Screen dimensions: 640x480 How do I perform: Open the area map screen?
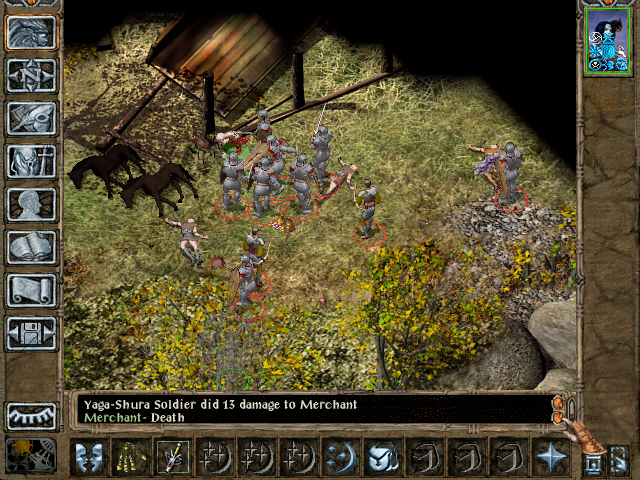coord(32,75)
